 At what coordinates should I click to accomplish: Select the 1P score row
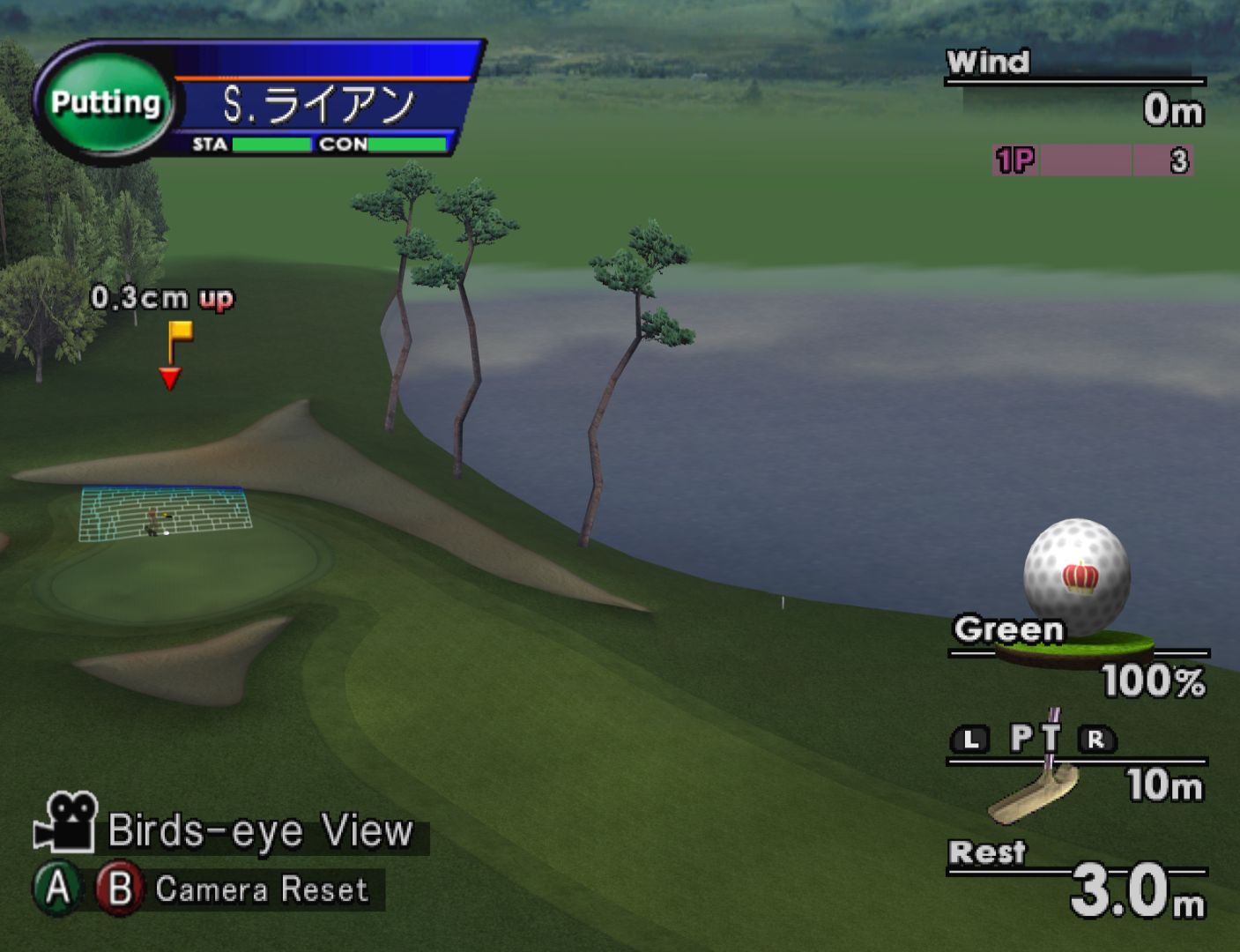1093,160
